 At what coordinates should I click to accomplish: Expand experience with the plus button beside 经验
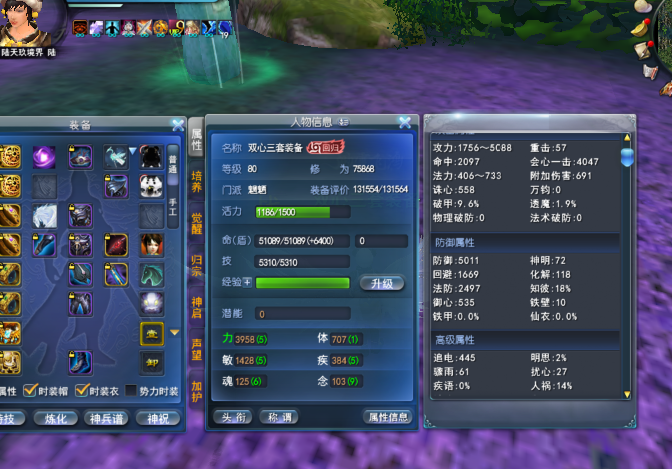[x=247, y=283]
